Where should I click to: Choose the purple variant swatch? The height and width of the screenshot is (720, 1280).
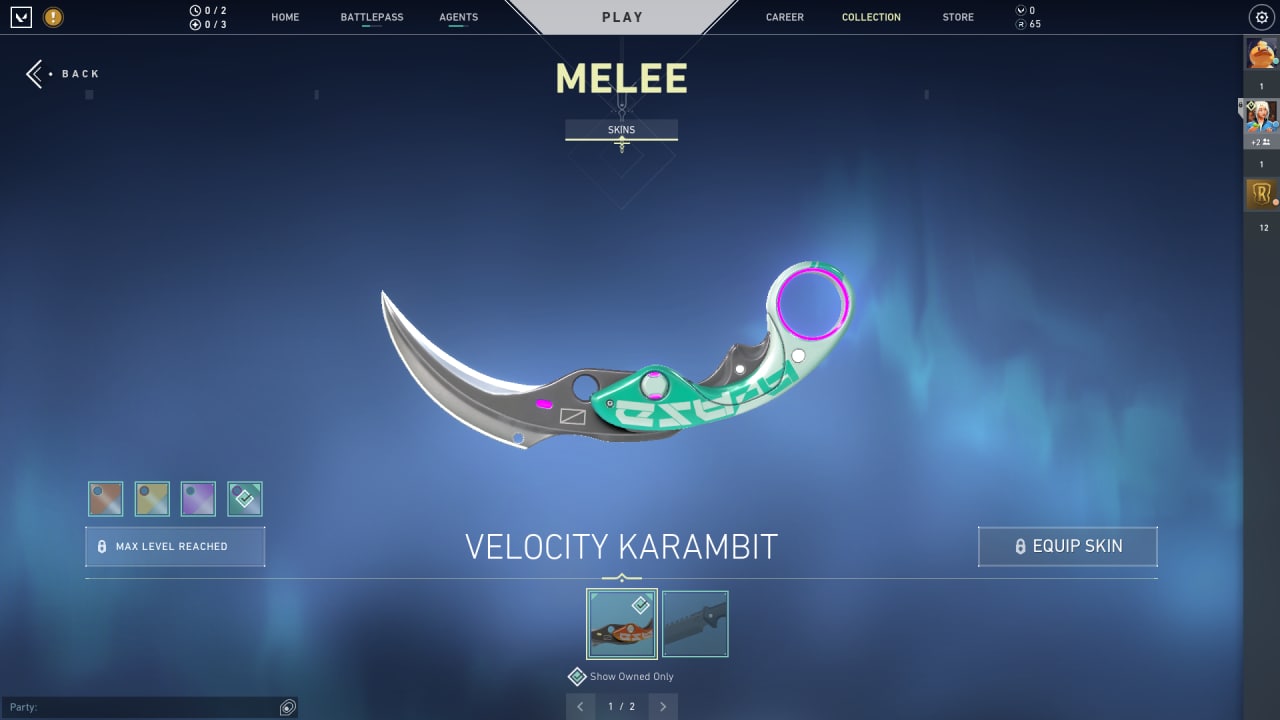198,499
